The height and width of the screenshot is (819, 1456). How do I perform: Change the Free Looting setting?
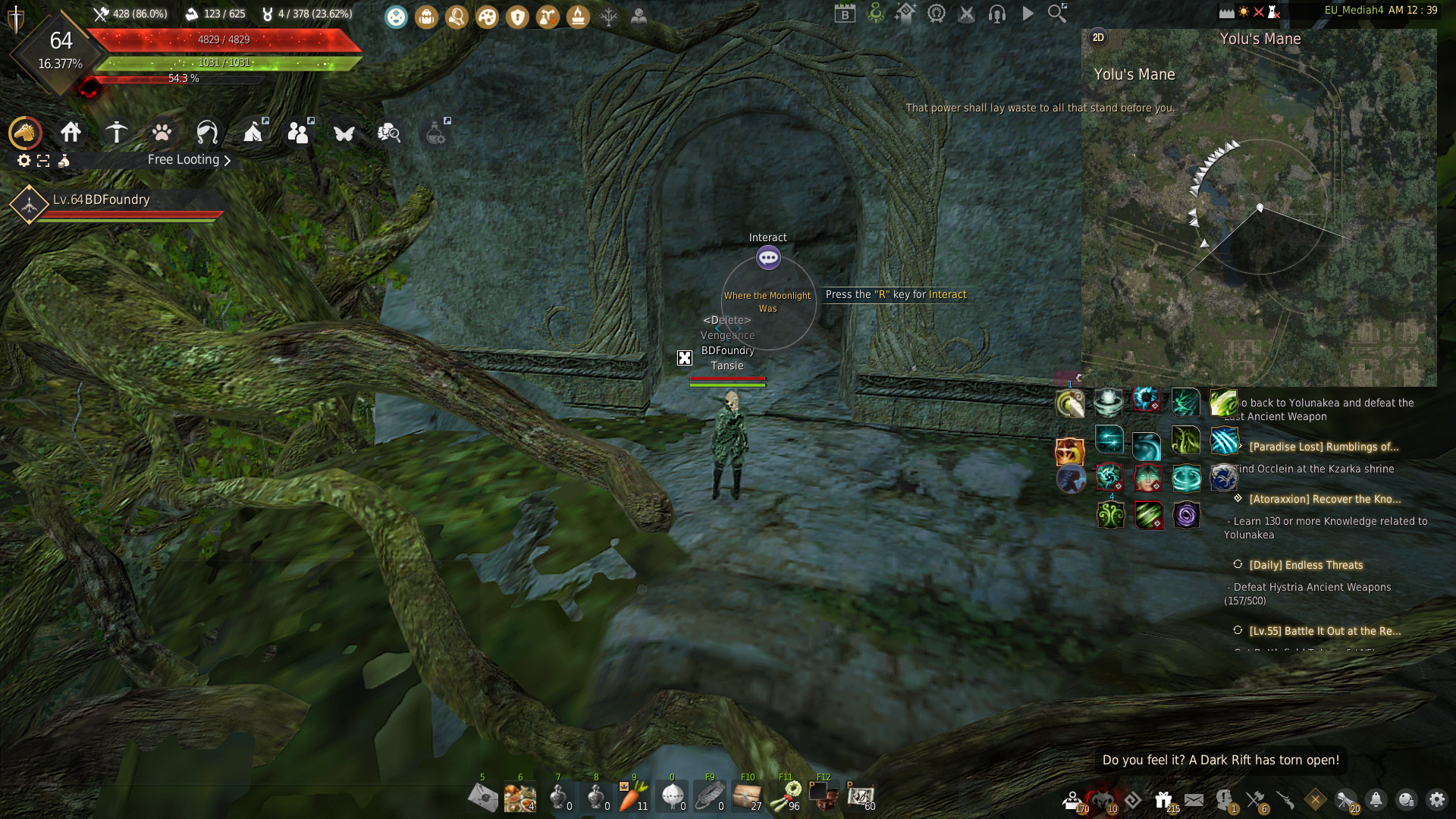coord(189,160)
